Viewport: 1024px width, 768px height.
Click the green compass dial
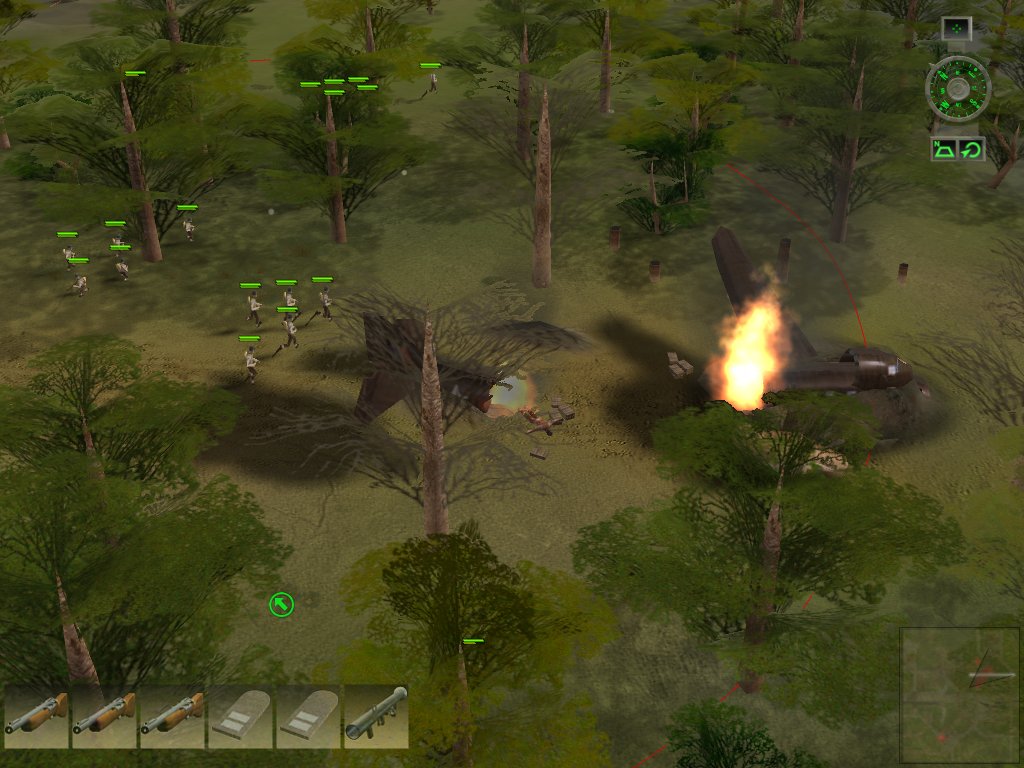(x=958, y=89)
